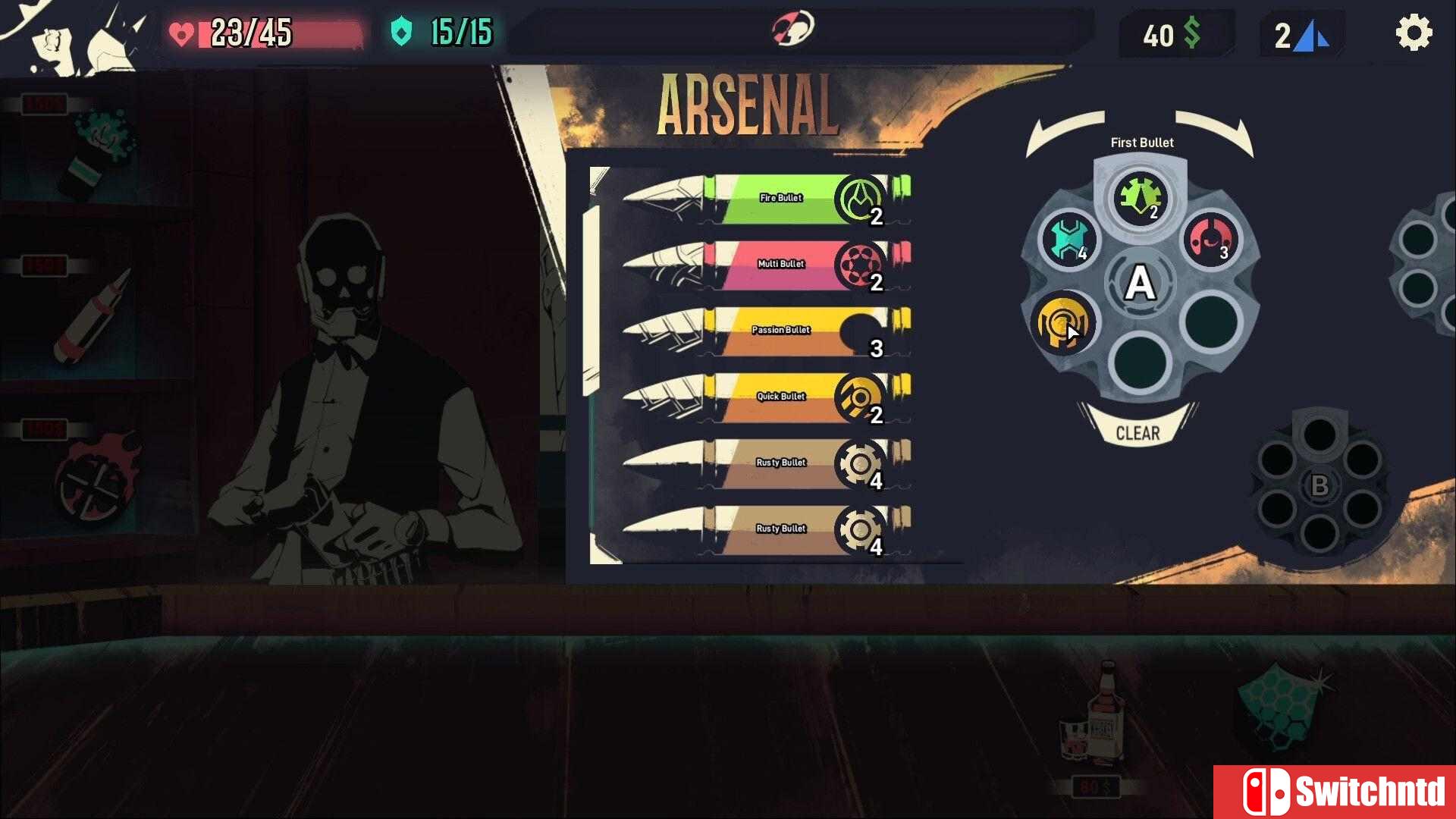The image size is (1456, 819).
Task: Open the gear settings menu
Action: 1414,33
